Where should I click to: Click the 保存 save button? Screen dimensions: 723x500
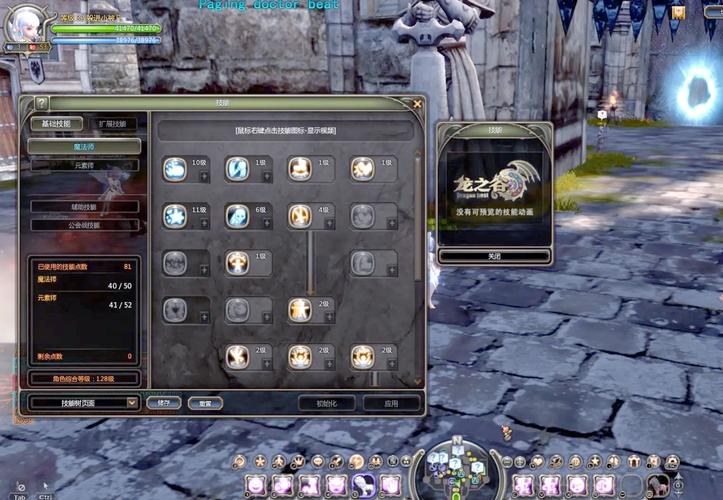point(163,403)
